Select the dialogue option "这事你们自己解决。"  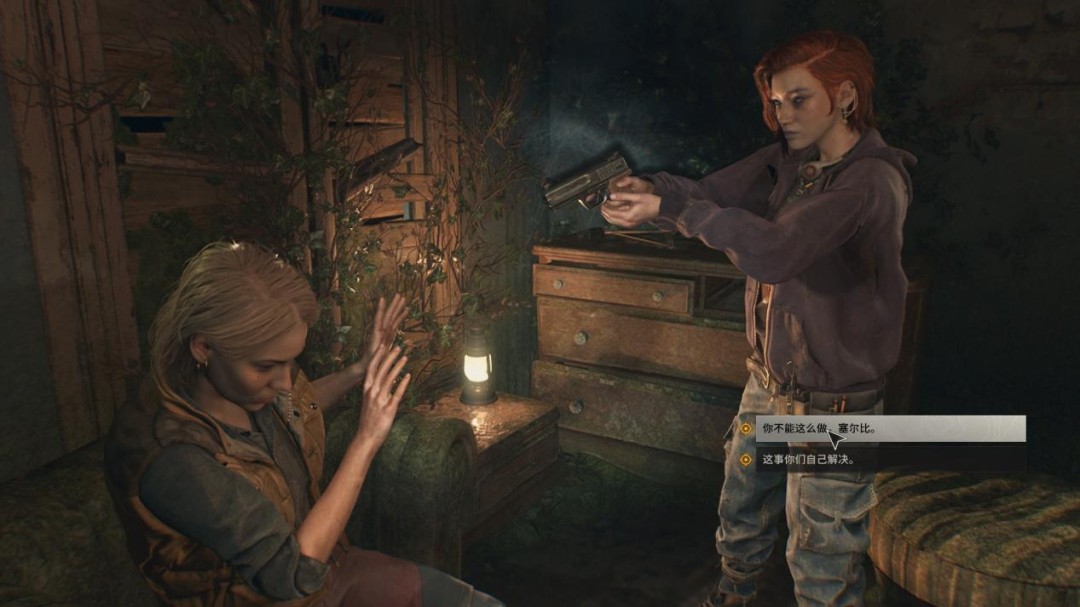(806, 460)
